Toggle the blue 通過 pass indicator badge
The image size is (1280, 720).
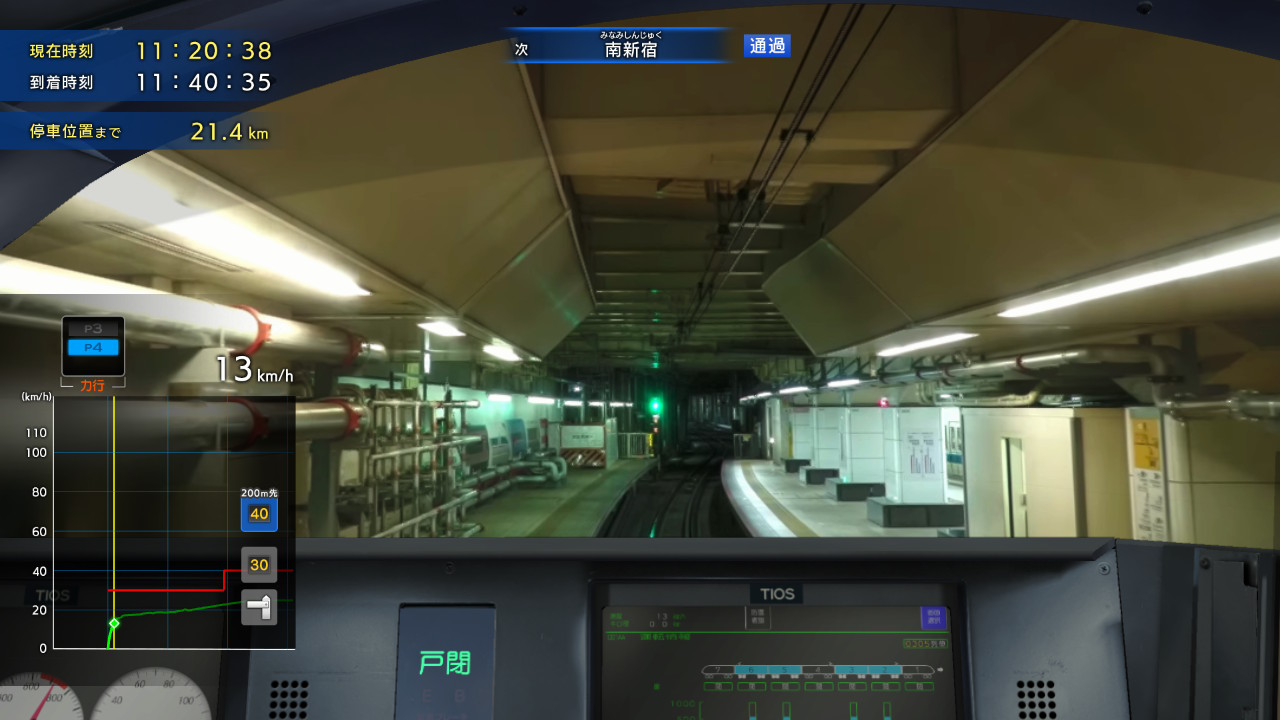pos(766,46)
